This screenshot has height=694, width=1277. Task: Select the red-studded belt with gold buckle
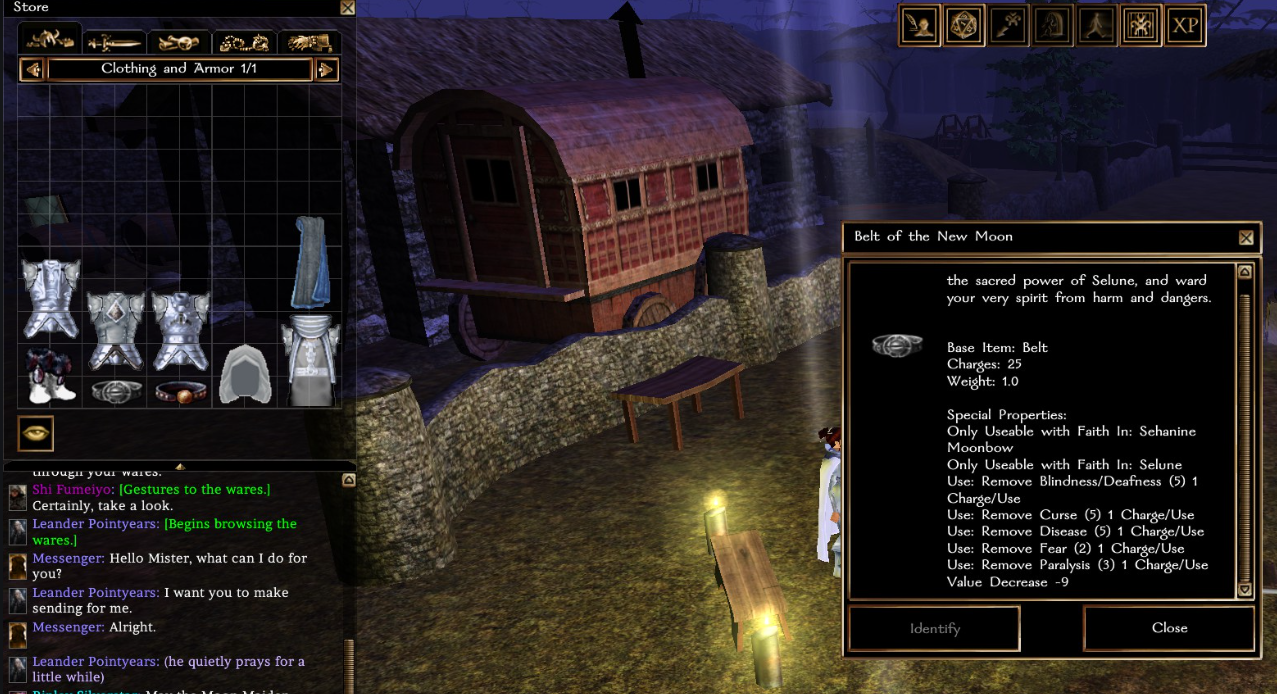click(x=180, y=391)
